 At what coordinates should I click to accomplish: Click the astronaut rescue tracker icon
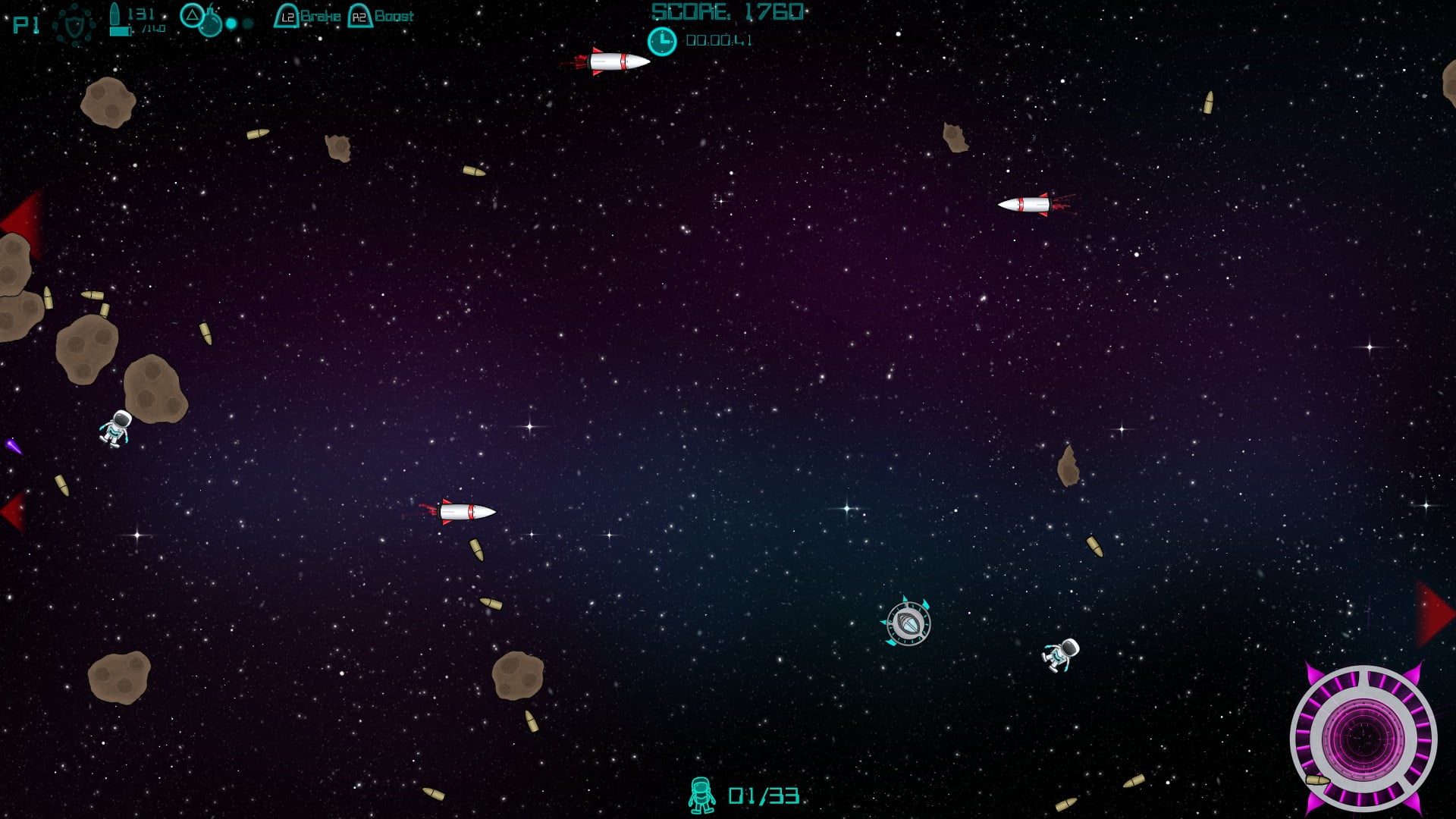pyautogui.click(x=701, y=795)
